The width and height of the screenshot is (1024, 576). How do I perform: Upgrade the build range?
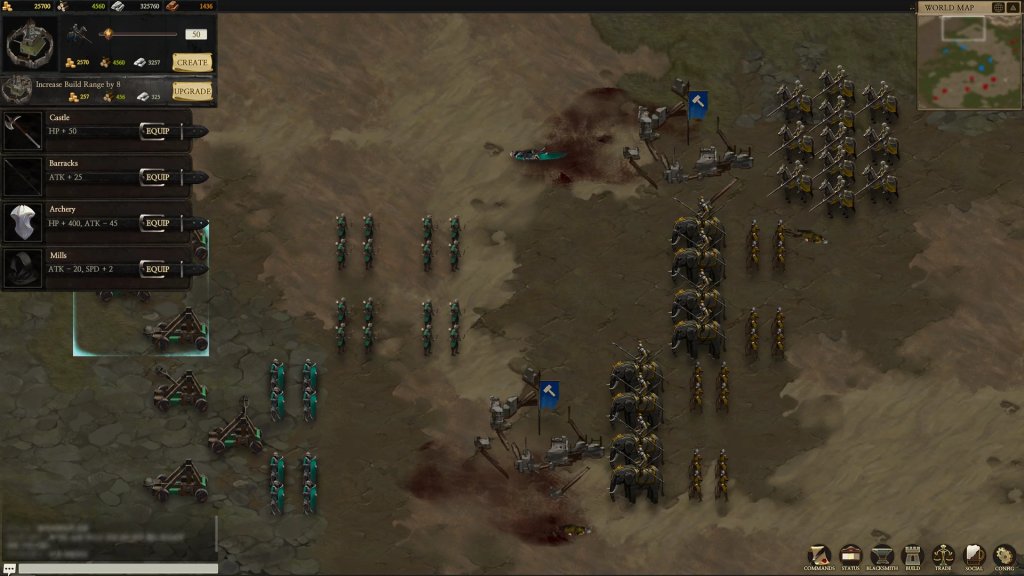[x=192, y=91]
